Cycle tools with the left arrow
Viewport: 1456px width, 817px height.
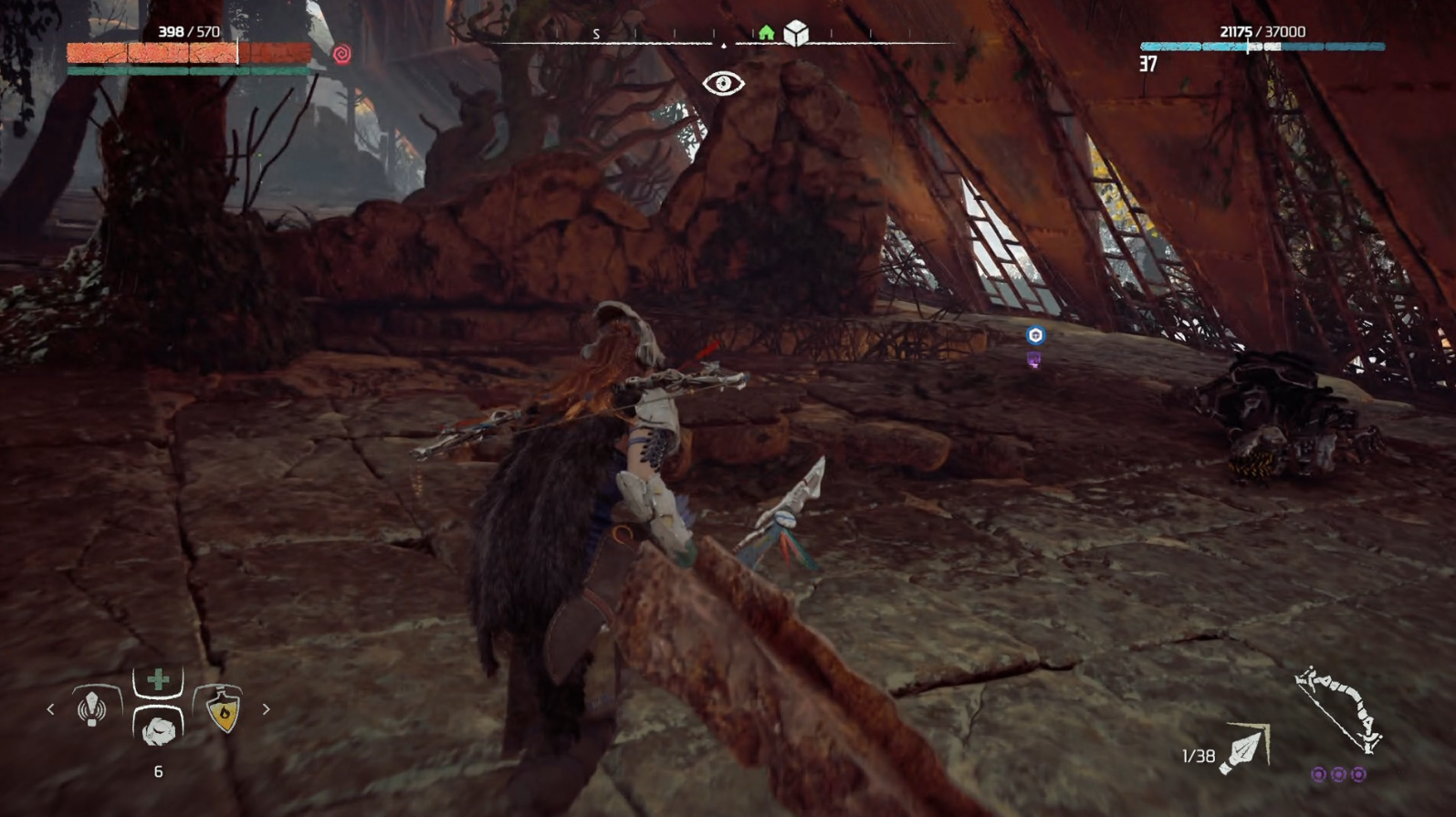pos(50,708)
